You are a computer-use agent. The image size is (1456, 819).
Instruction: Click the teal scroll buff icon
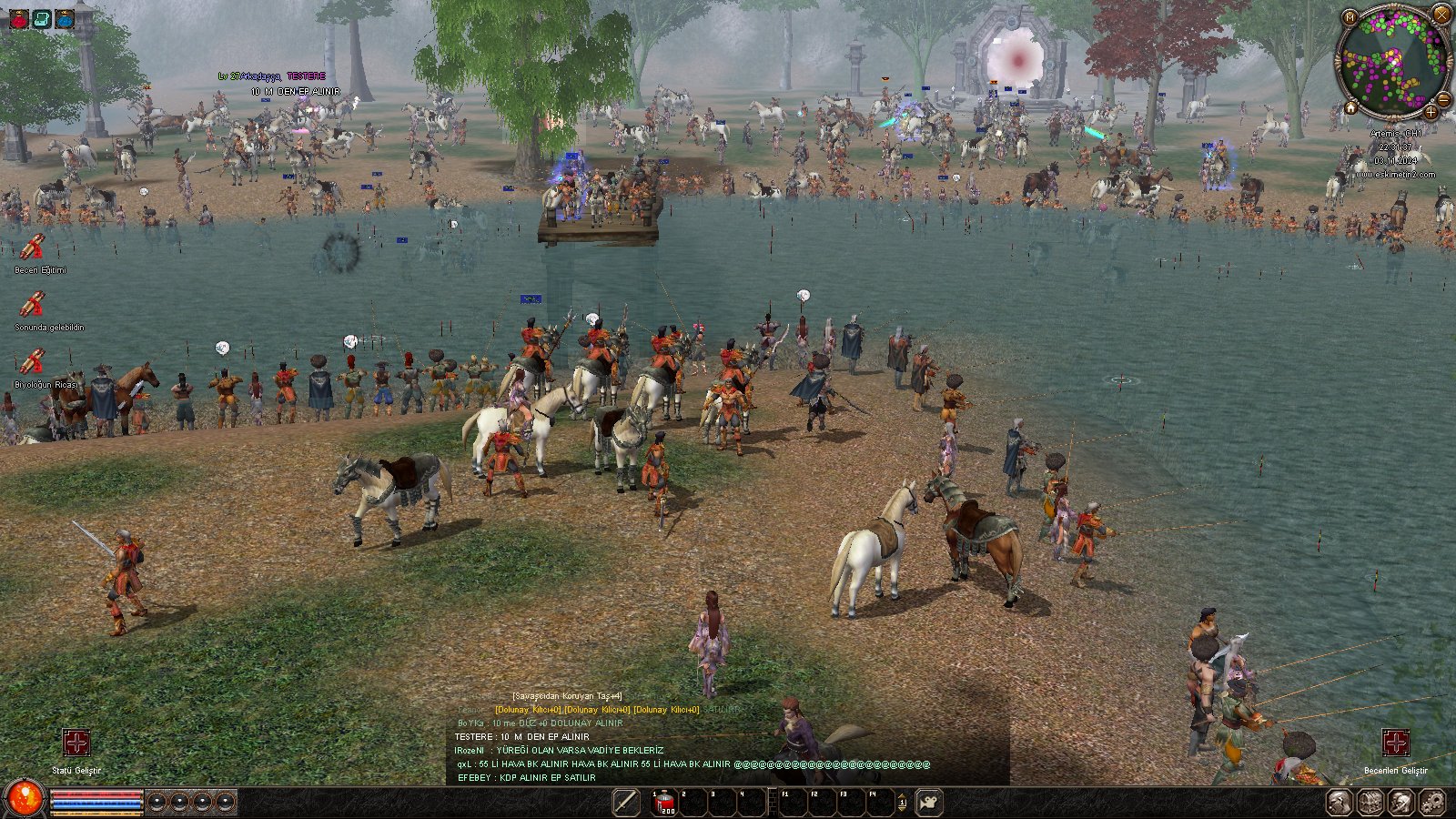pyautogui.click(x=42, y=18)
